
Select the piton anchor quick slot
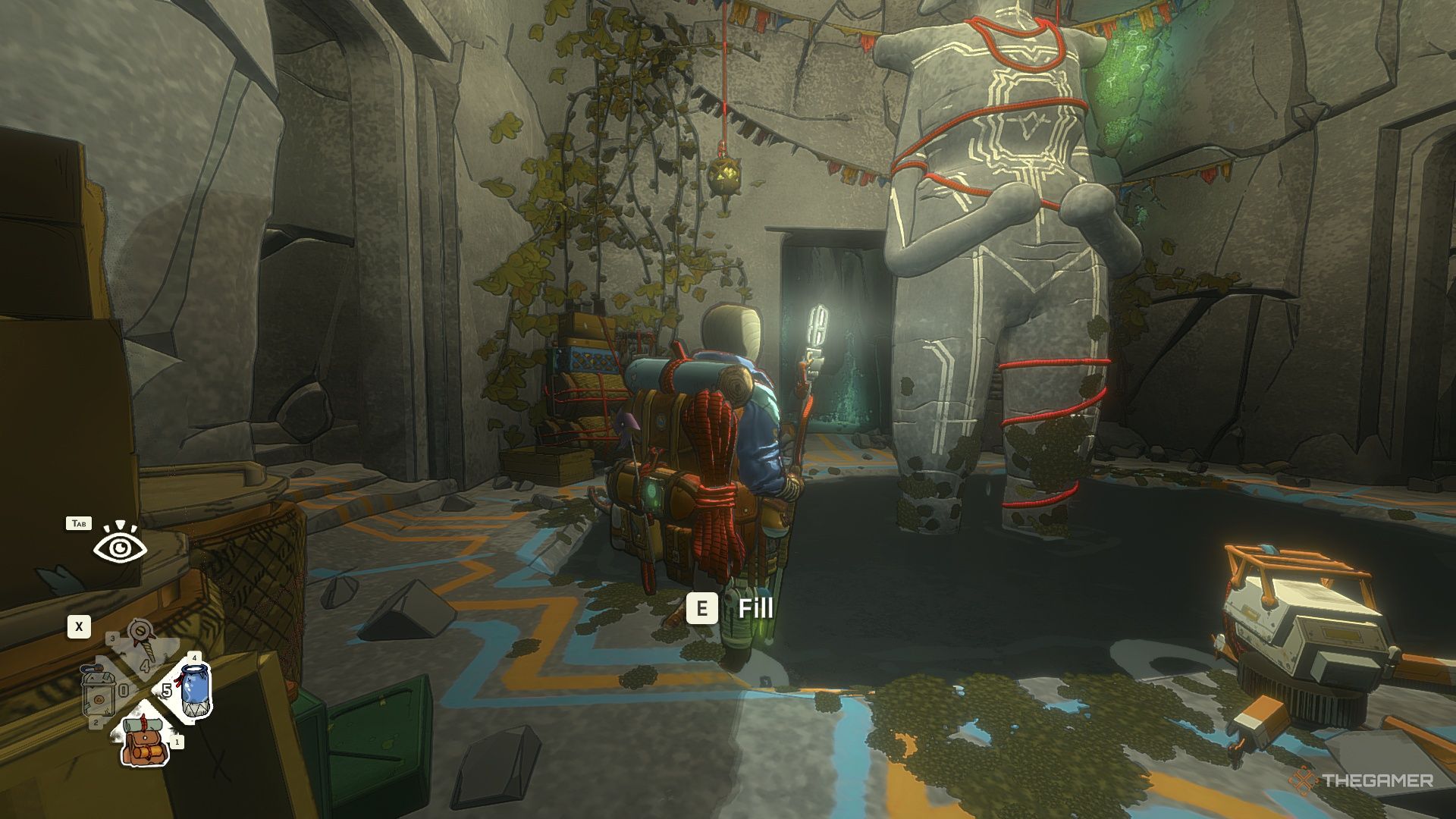click(x=141, y=642)
